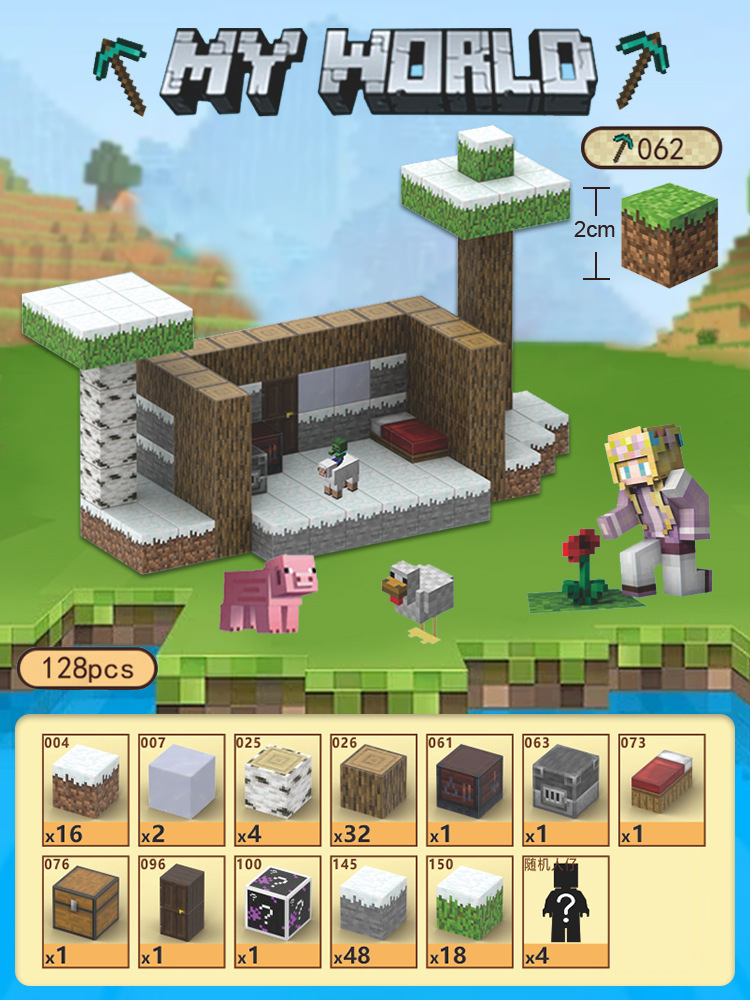The image size is (750, 1000).
Task: Select the wooden chest slot
Action: click(85, 911)
